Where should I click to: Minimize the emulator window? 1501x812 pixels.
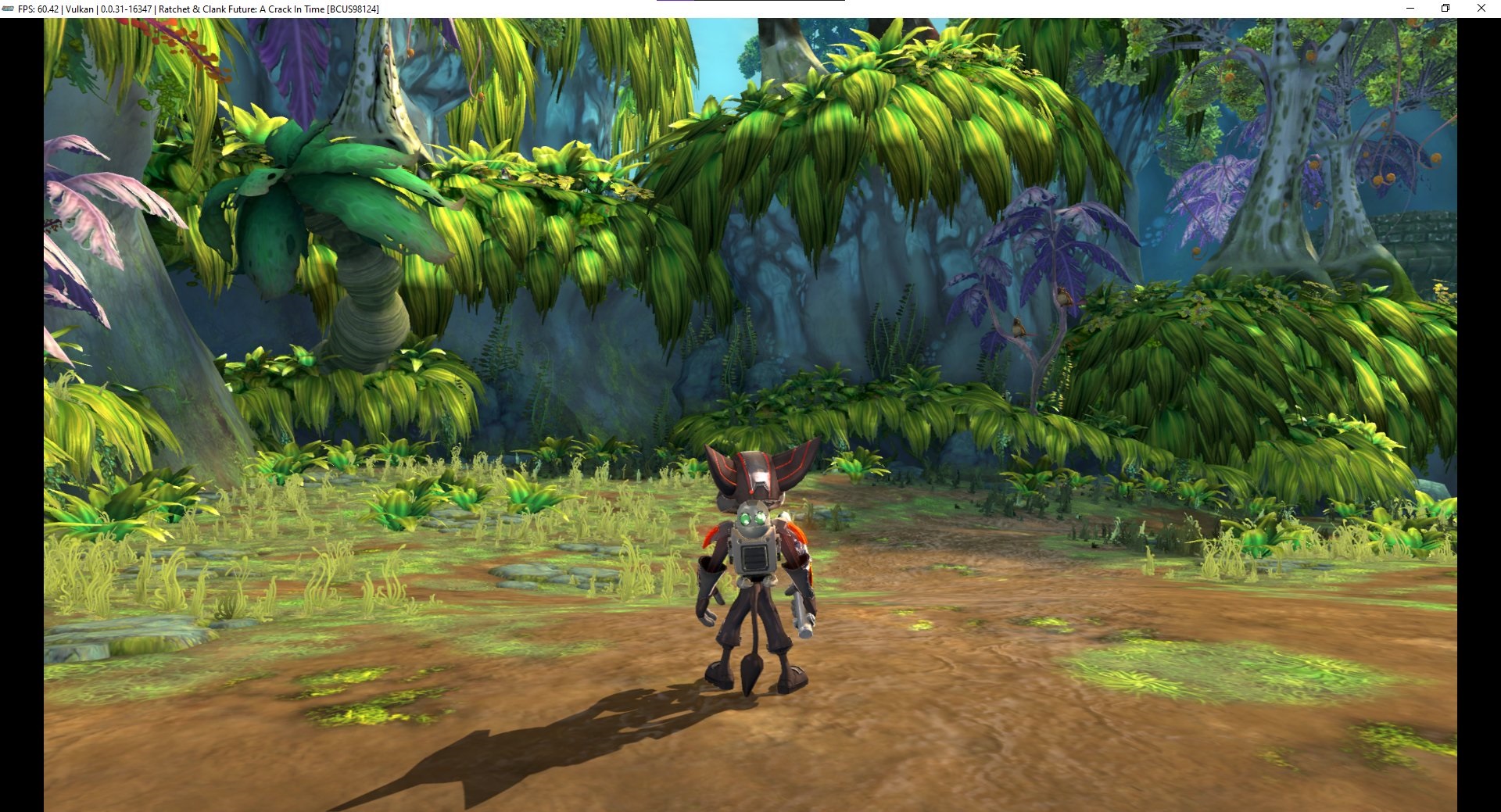[1410, 9]
